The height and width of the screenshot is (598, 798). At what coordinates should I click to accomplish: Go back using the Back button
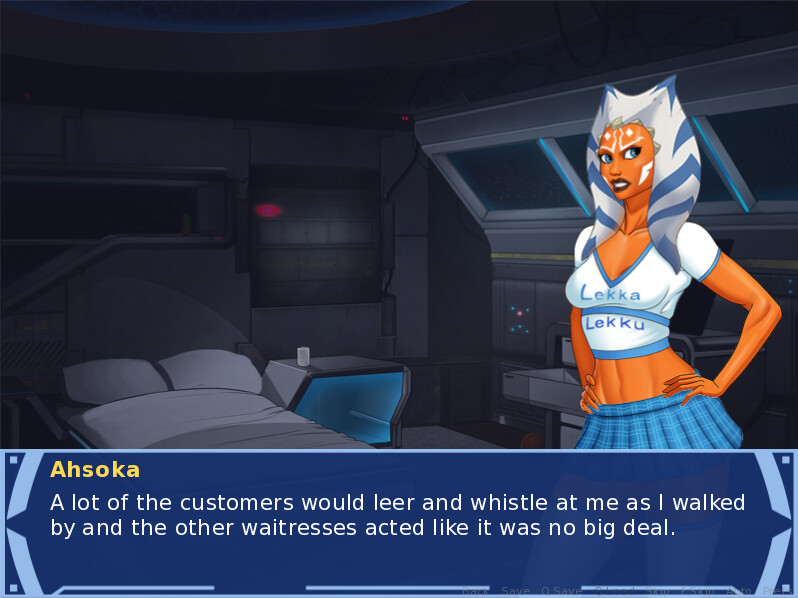click(x=476, y=591)
